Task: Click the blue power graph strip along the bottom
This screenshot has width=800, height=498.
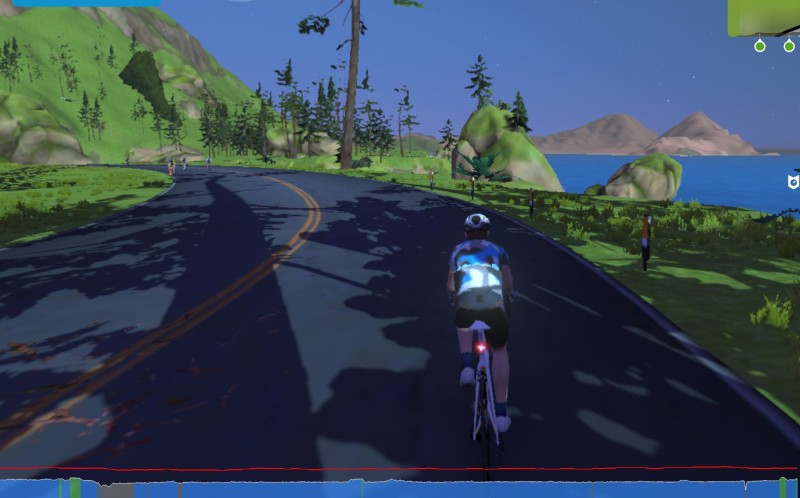Action: click(400, 488)
